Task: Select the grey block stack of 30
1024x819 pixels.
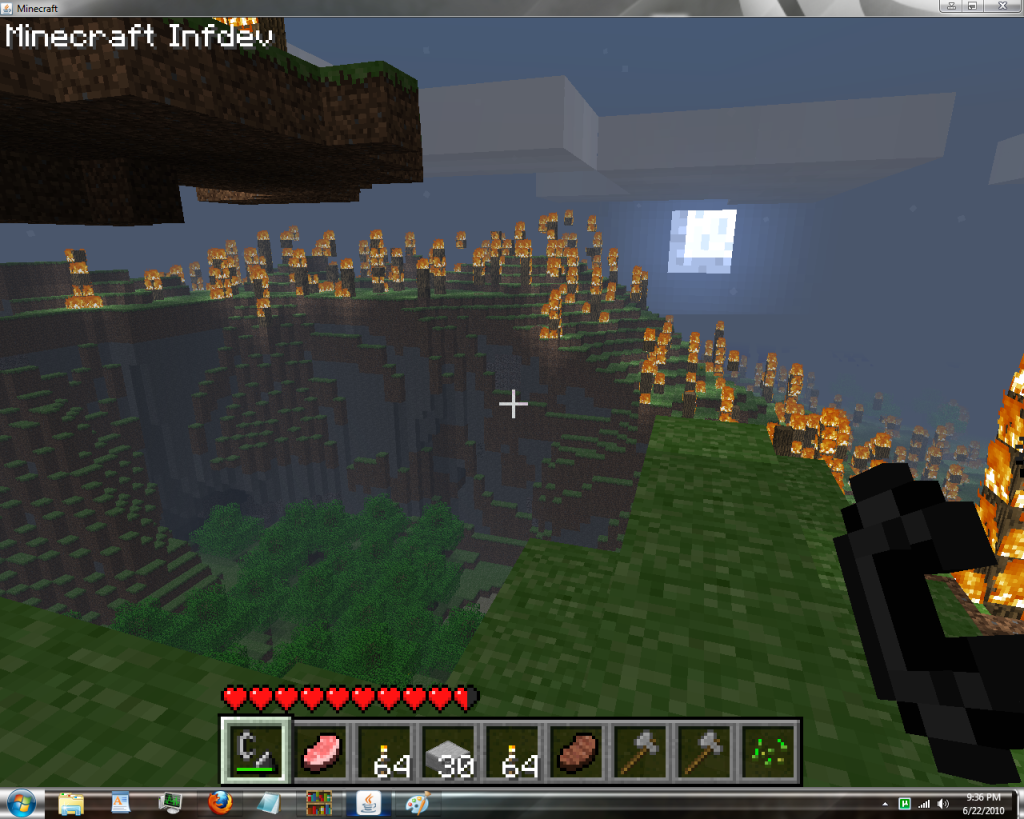Action: tap(447, 750)
